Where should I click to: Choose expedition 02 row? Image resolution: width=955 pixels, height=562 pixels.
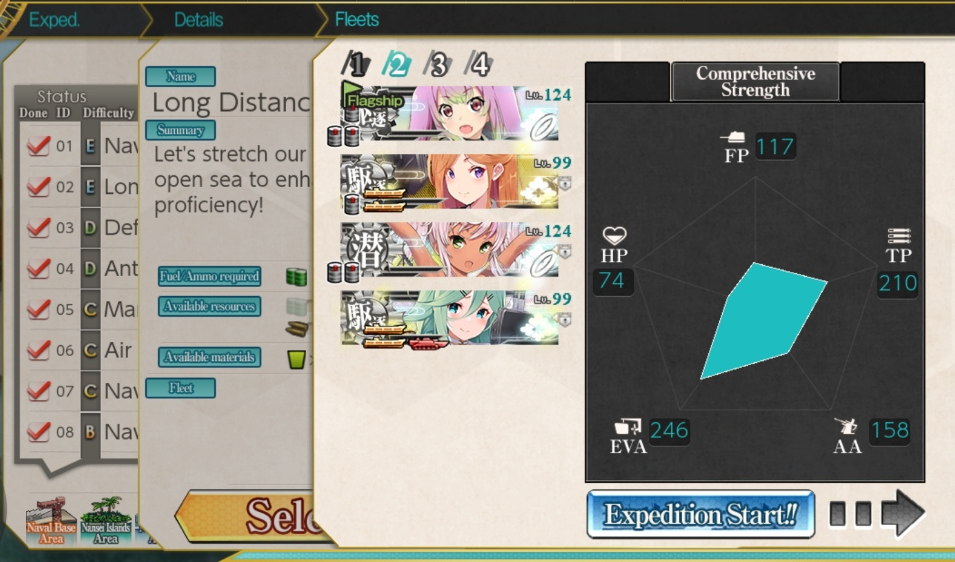(x=80, y=187)
